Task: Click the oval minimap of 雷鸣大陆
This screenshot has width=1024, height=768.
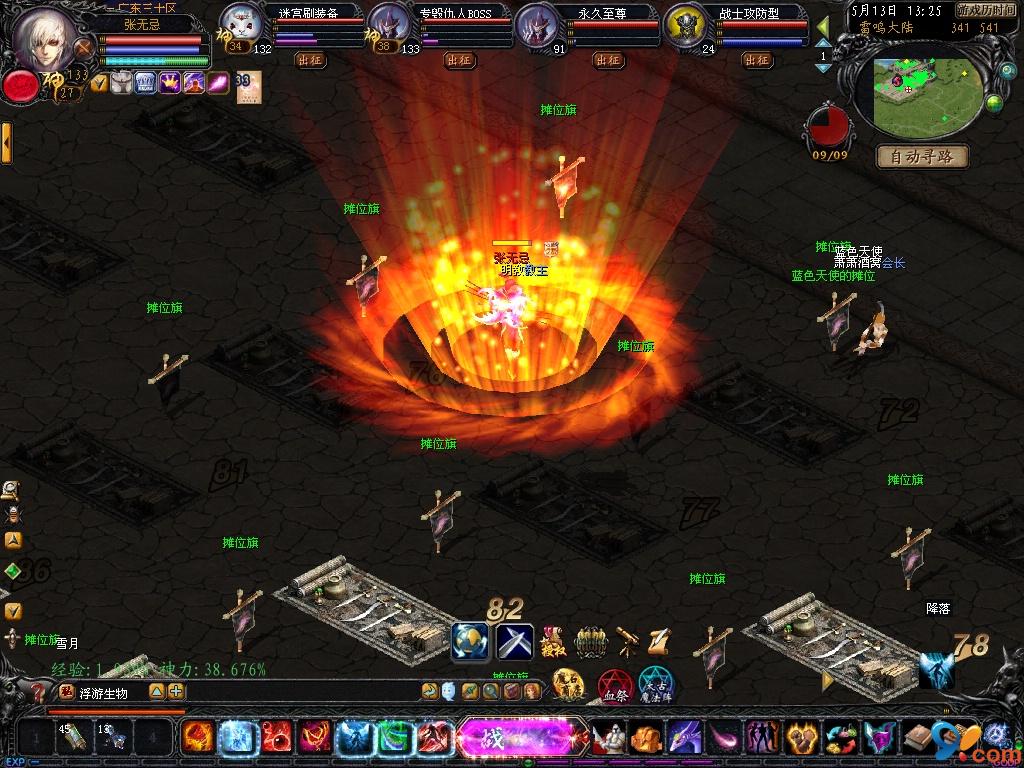Action: pyautogui.click(x=926, y=97)
